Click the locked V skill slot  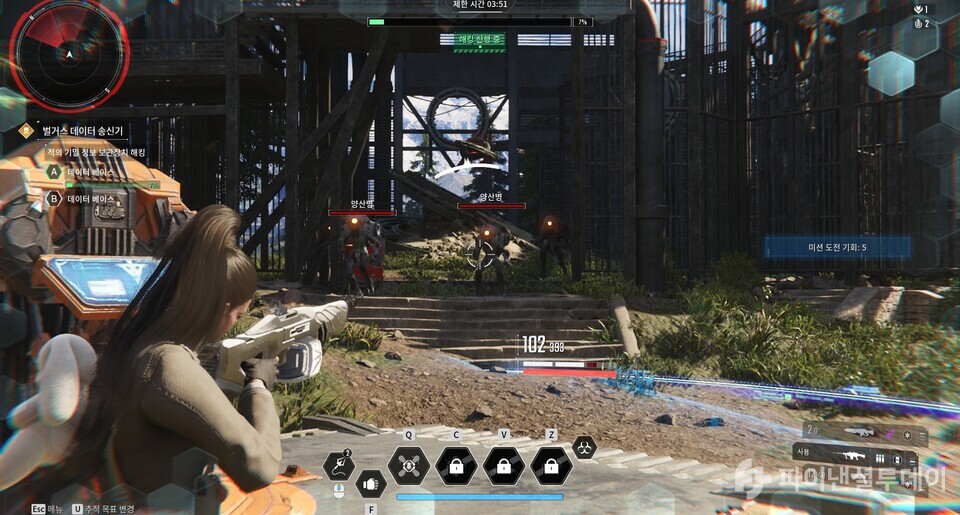(x=504, y=465)
